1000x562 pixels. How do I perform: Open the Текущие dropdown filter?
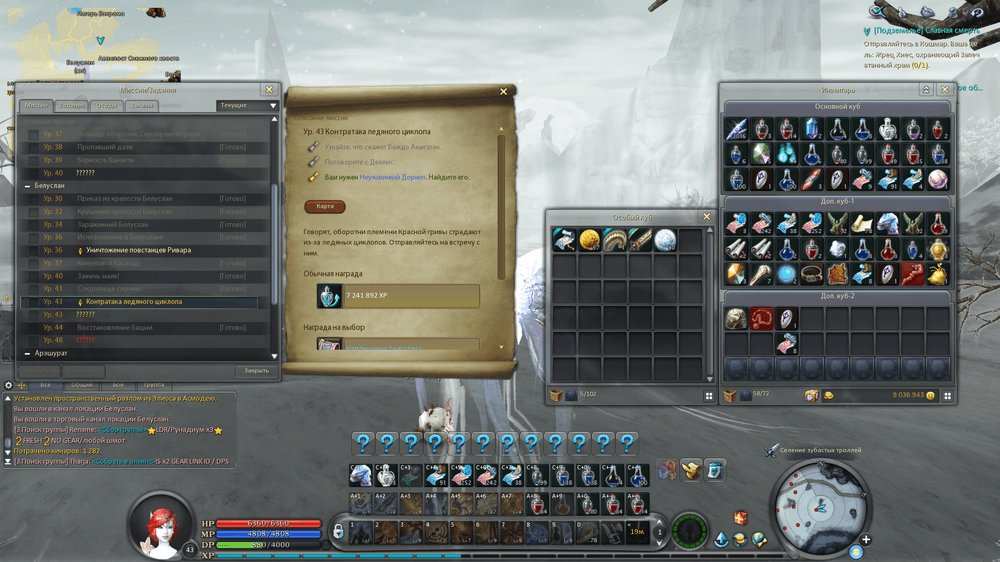coord(246,105)
